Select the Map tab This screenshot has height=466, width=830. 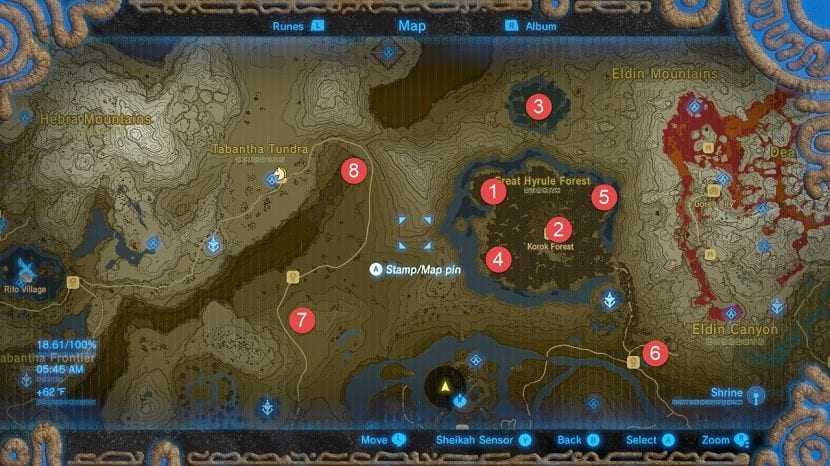tap(412, 26)
